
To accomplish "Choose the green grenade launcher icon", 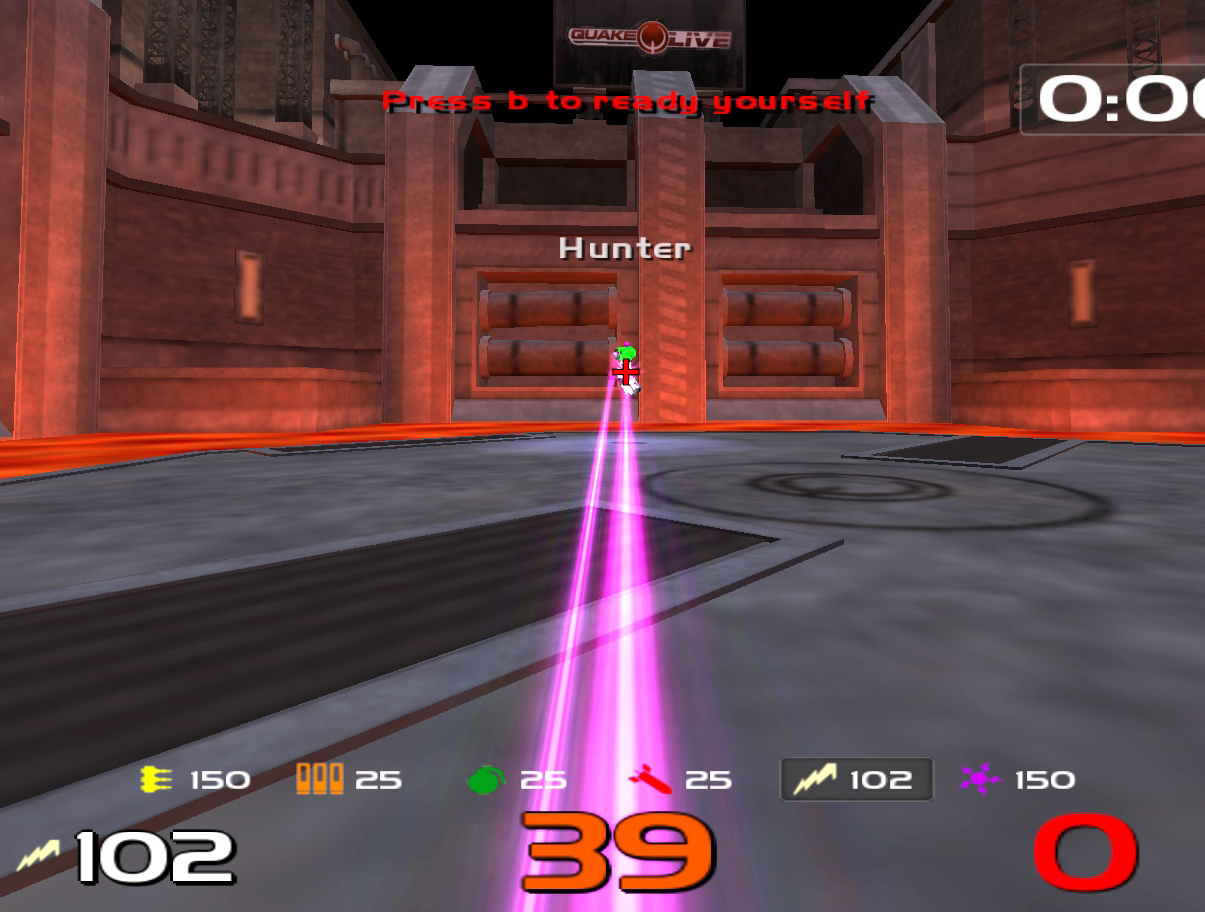I will (487, 779).
